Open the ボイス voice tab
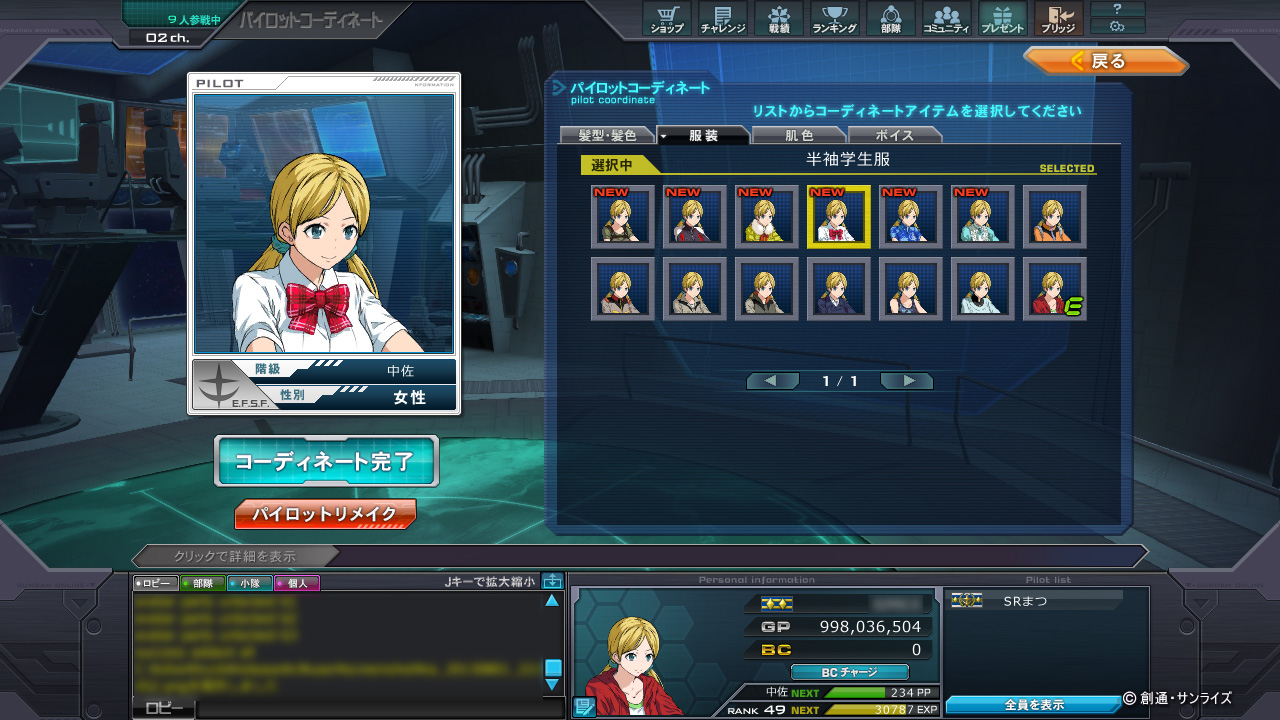Screen dimensions: 1280x720 click(894, 135)
